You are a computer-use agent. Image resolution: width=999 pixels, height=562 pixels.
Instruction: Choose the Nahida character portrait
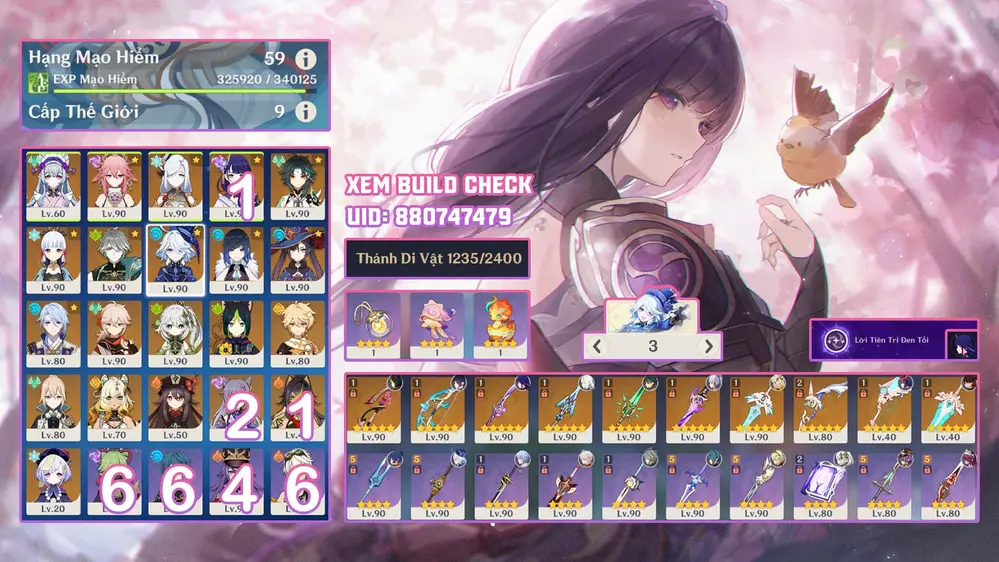[x=176, y=334]
